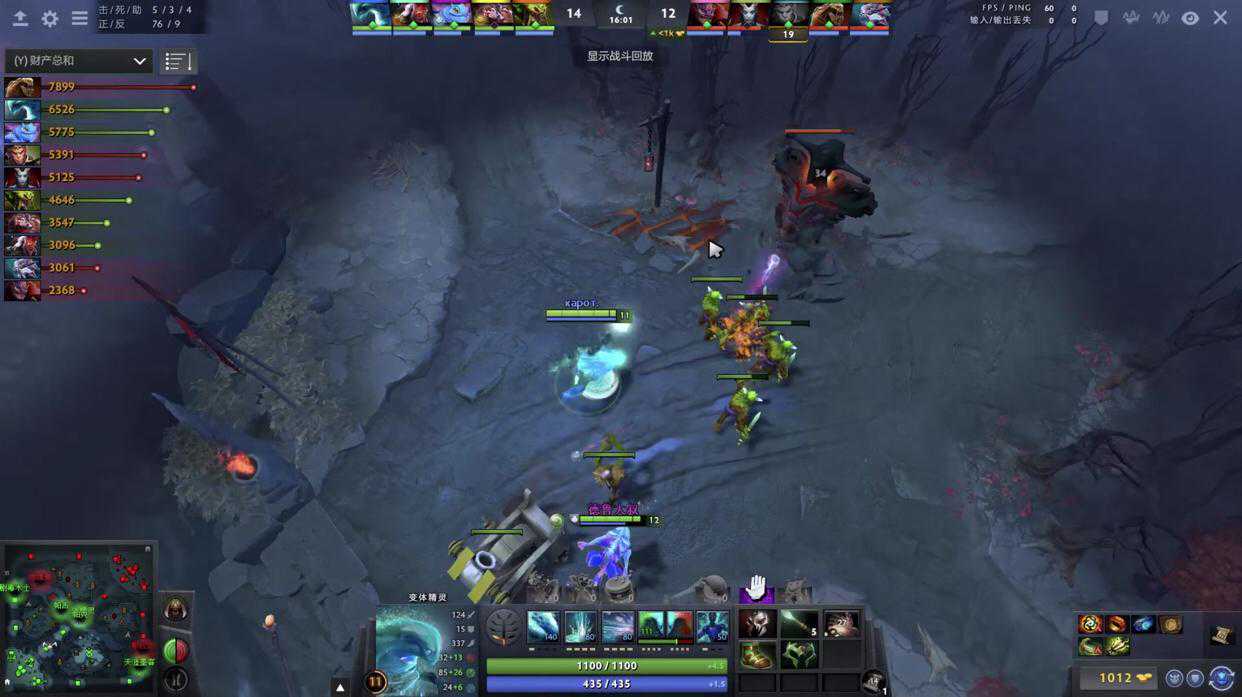
Task: Open the hamburger main menu
Action: (79, 18)
